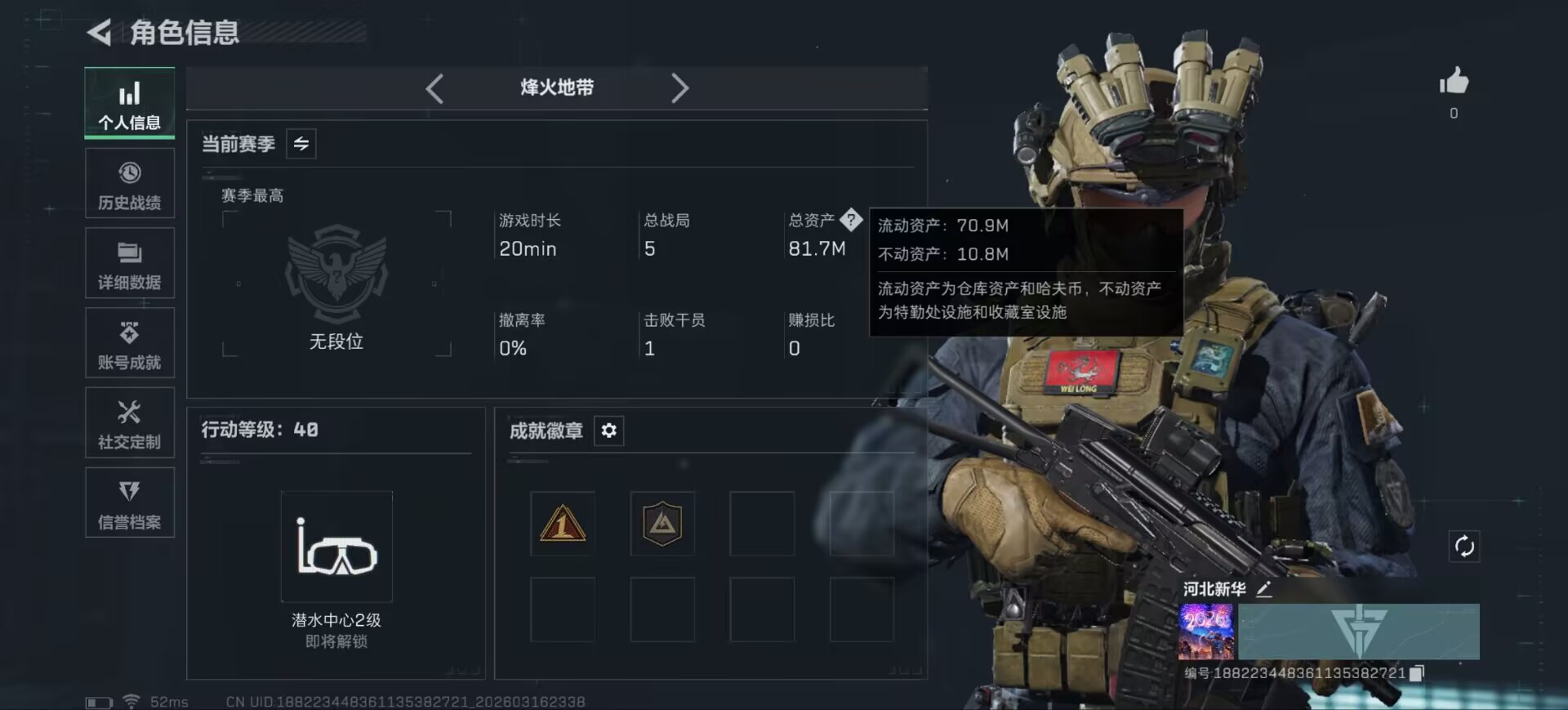Viewport: 1568px width, 710px height.
Task: Select the 个人信息 tab
Action: click(130, 103)
